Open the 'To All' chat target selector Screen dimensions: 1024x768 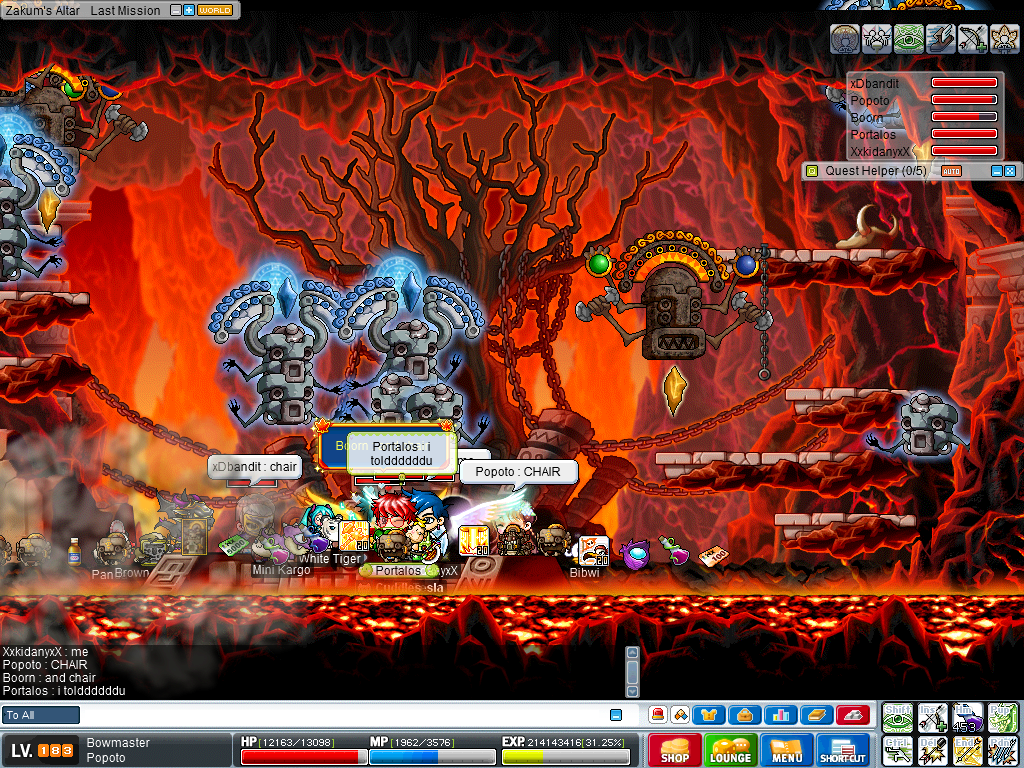41,715
